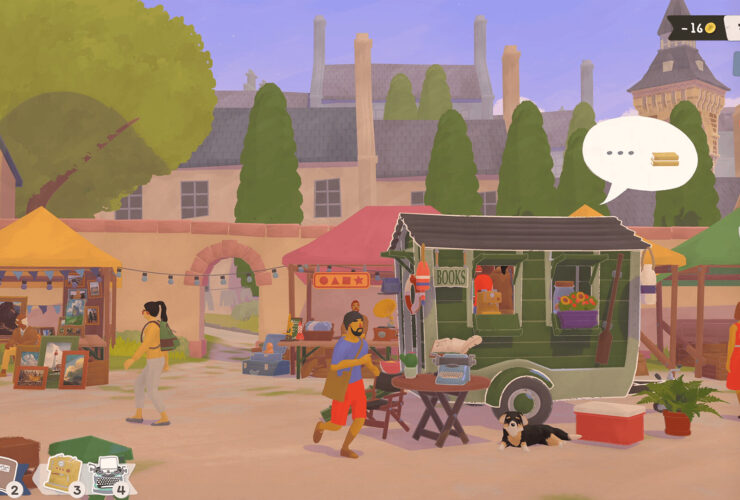Select the yellow machine item in slot 3
Viewport: 740px width, 500px height.
[62, 474]
